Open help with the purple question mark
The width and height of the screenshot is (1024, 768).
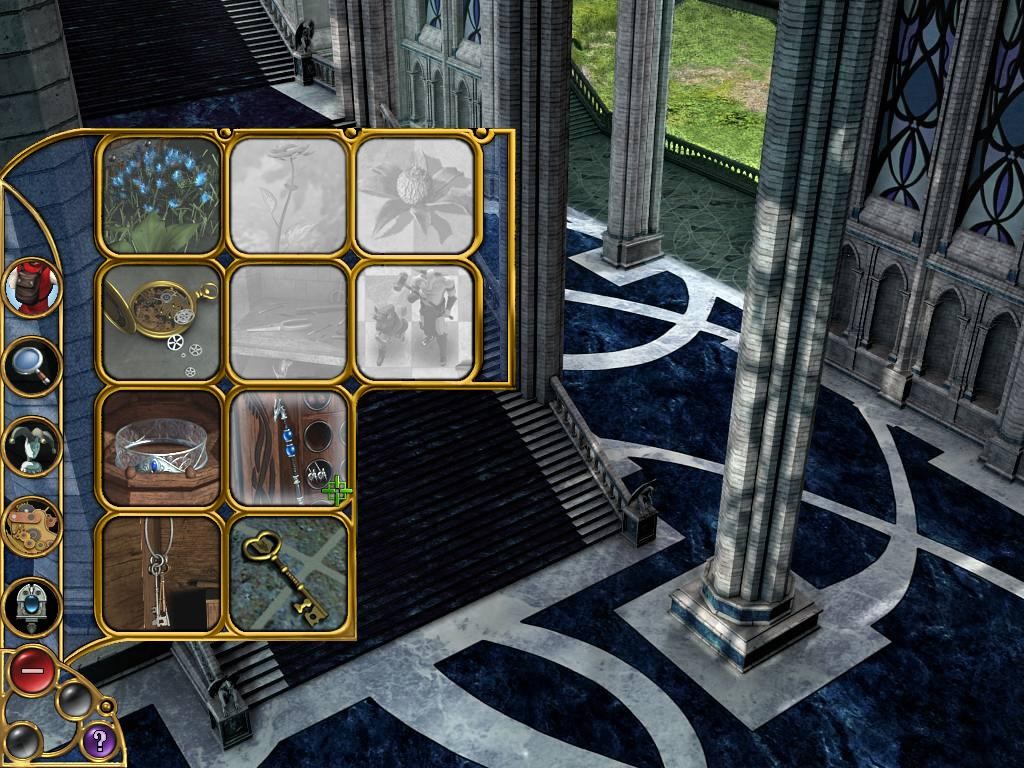click(x=98, y=741)
